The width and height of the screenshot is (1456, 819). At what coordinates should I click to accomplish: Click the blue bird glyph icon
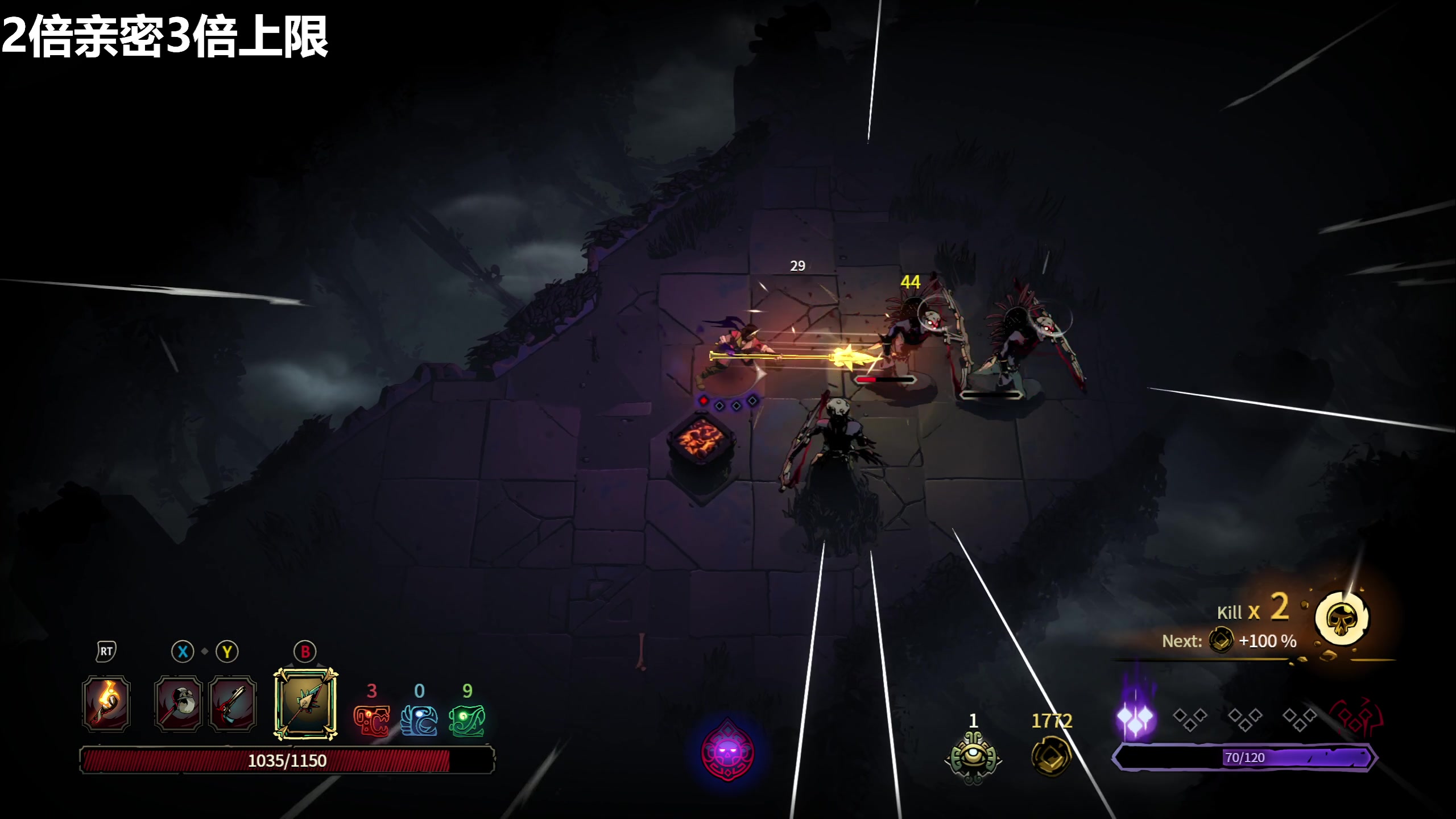(419, 720)
